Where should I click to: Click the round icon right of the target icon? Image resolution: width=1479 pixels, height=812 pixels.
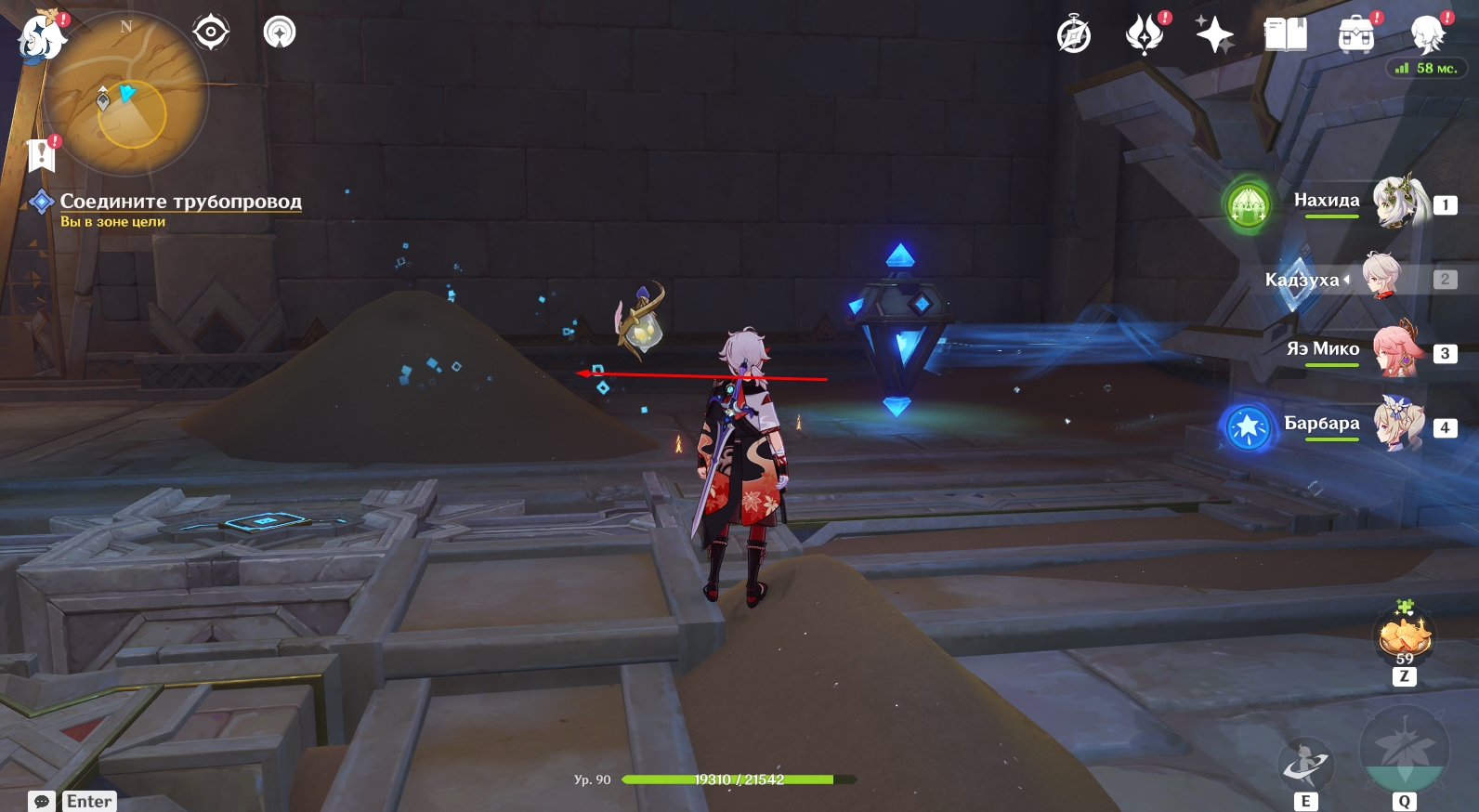280,33
